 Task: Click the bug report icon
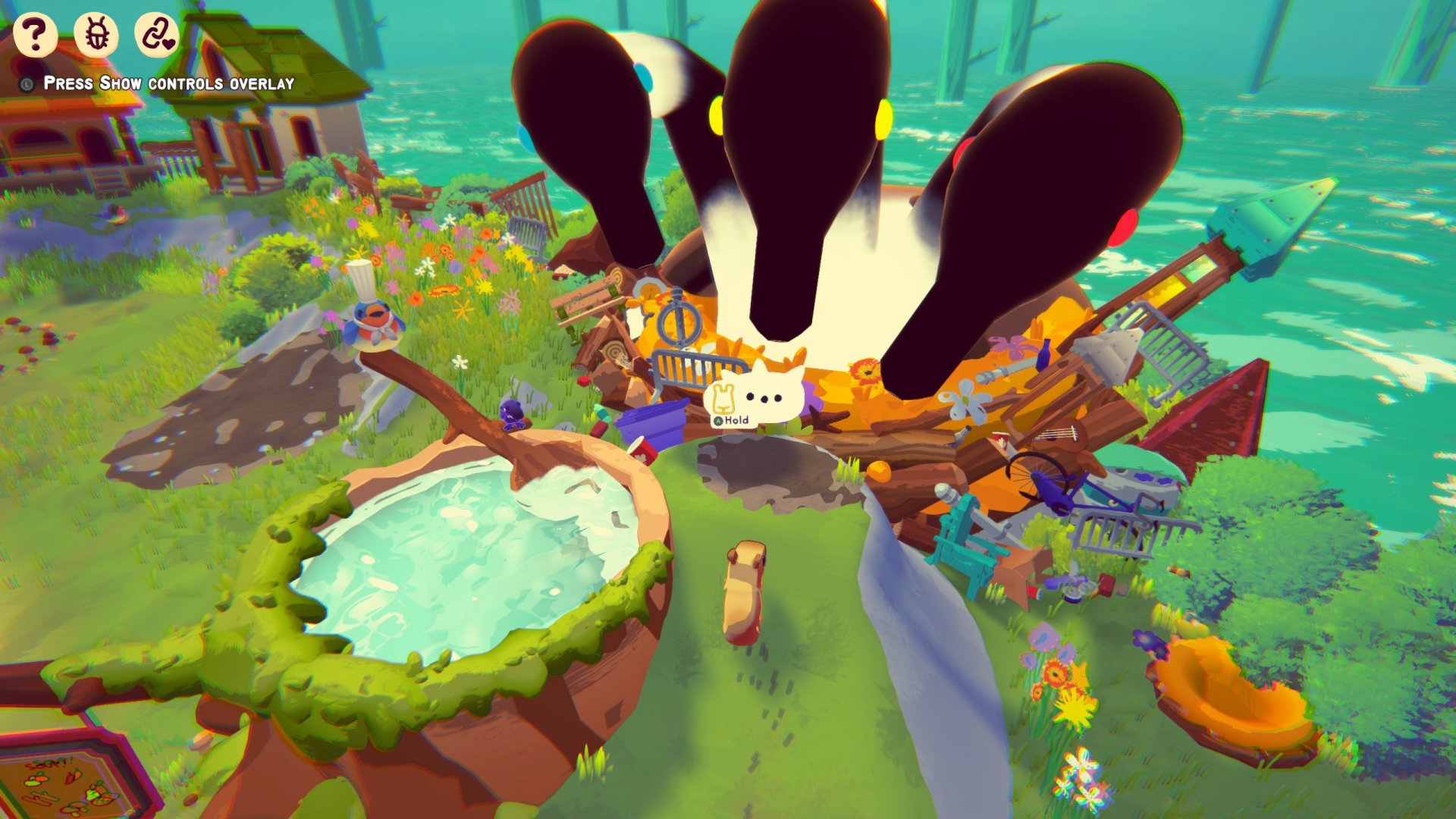(96, 35)
